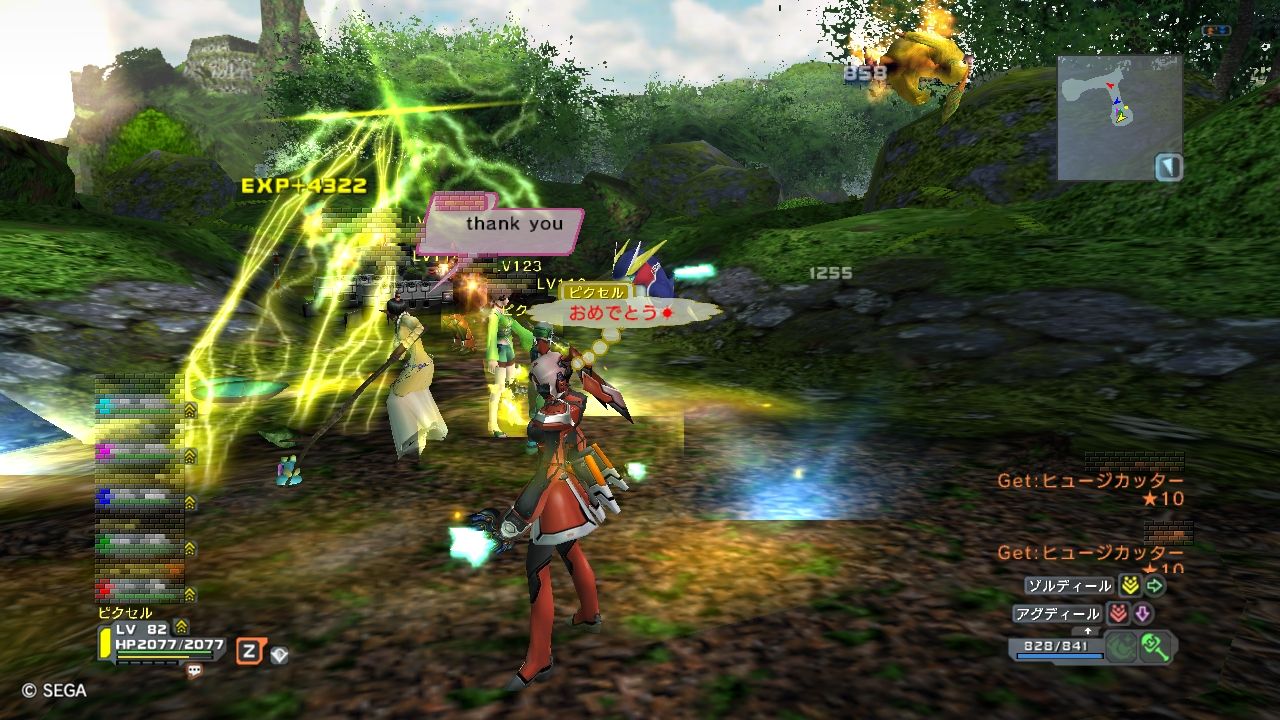Activate the red chevron アグディール icon
Viewport: 1280px width, 720px height.
[x=1118, y=614]
